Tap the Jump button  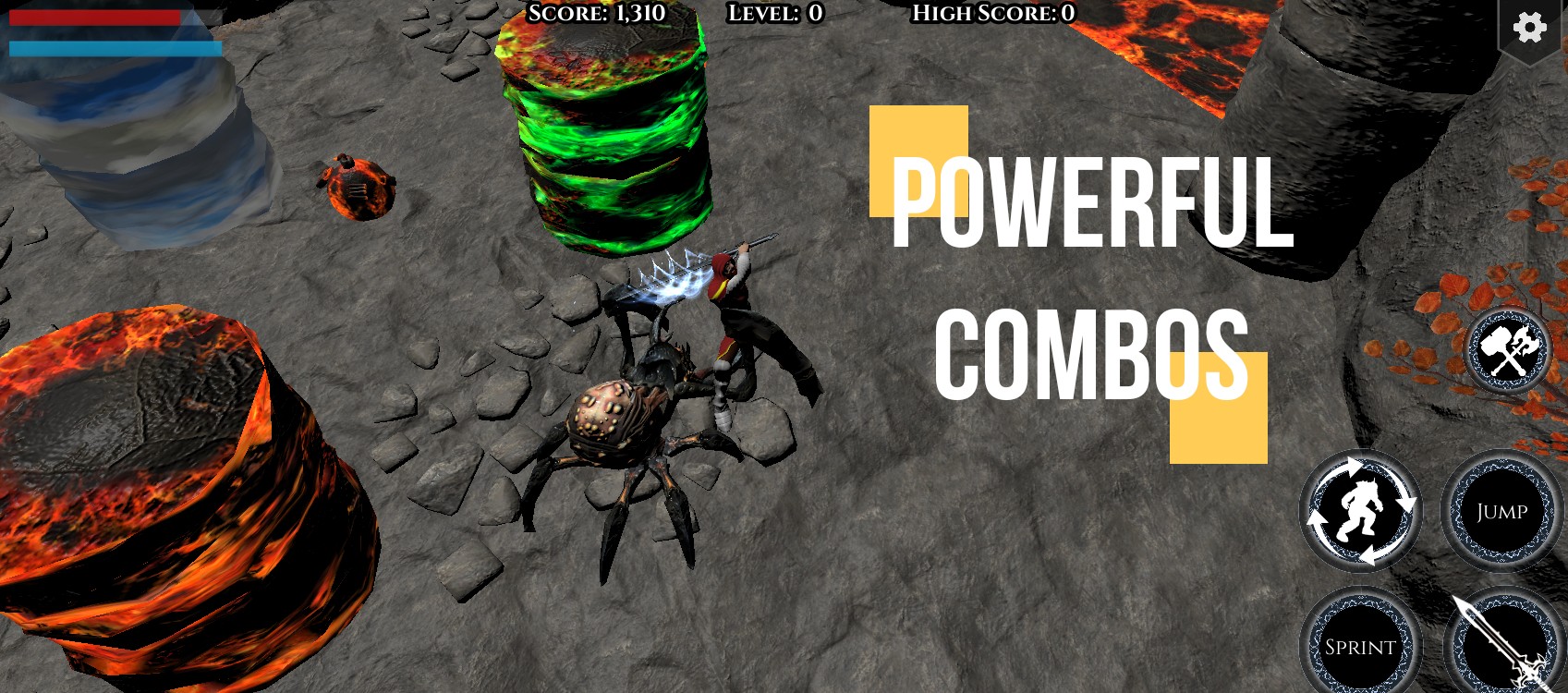pyautogui.click(x=1501, y=512)
